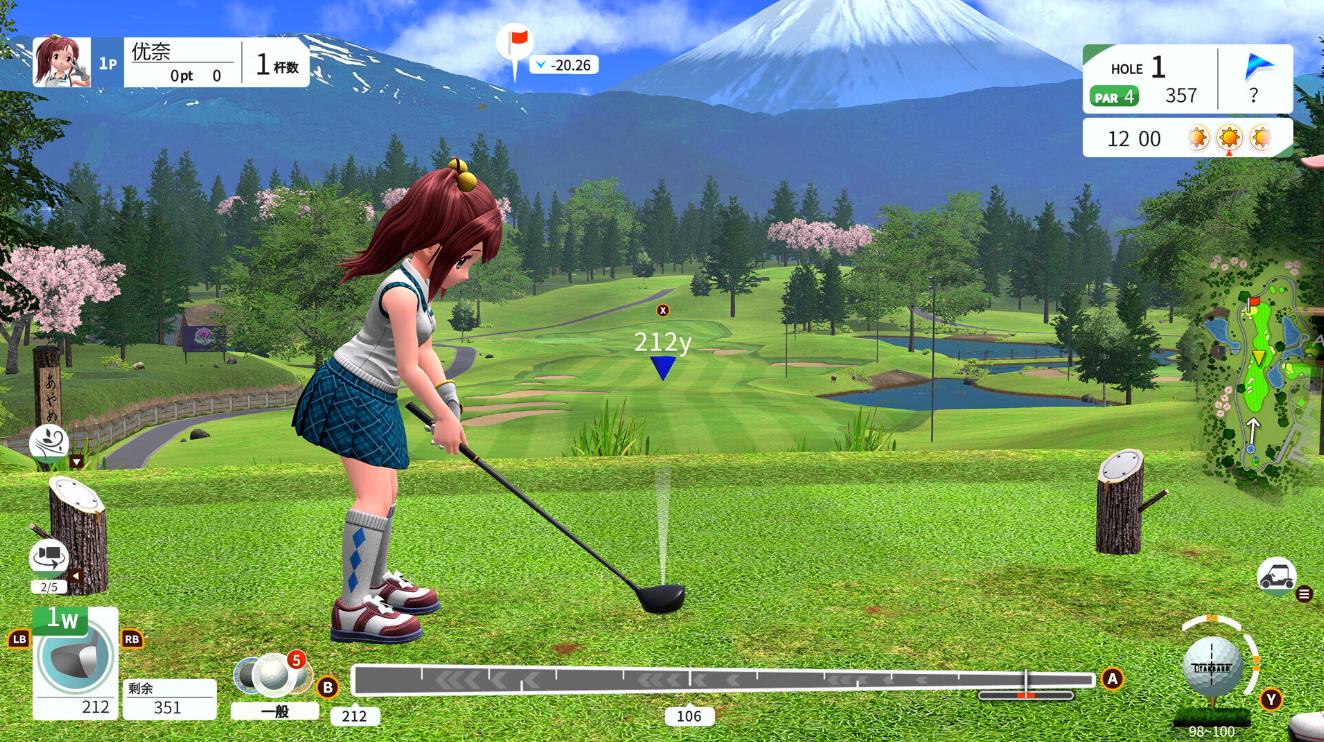
Task: Click player 优奈's avatar portrait
Action: point(55,62)
